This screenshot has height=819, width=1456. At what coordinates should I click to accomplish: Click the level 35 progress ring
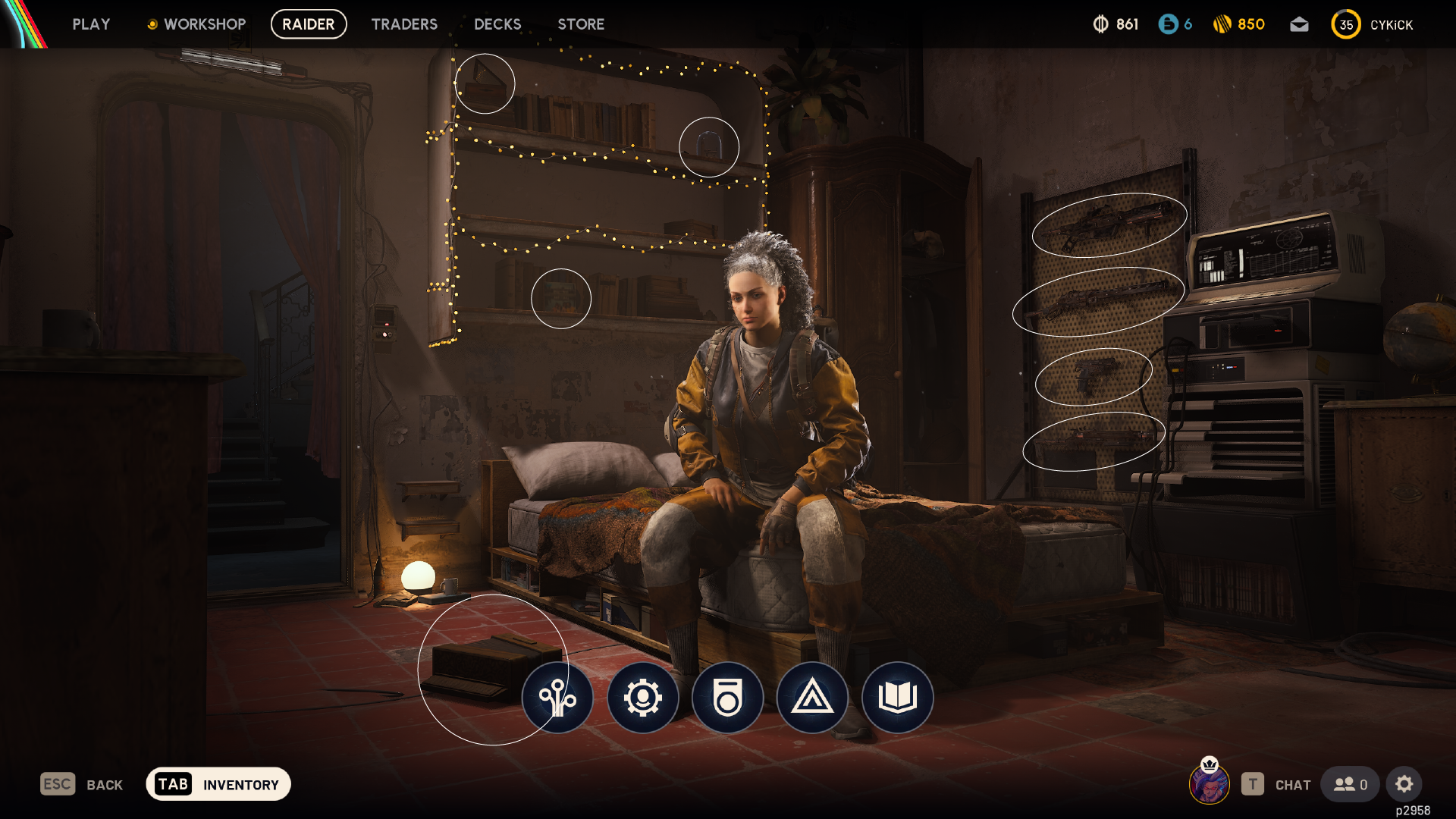coord(1346,24)
